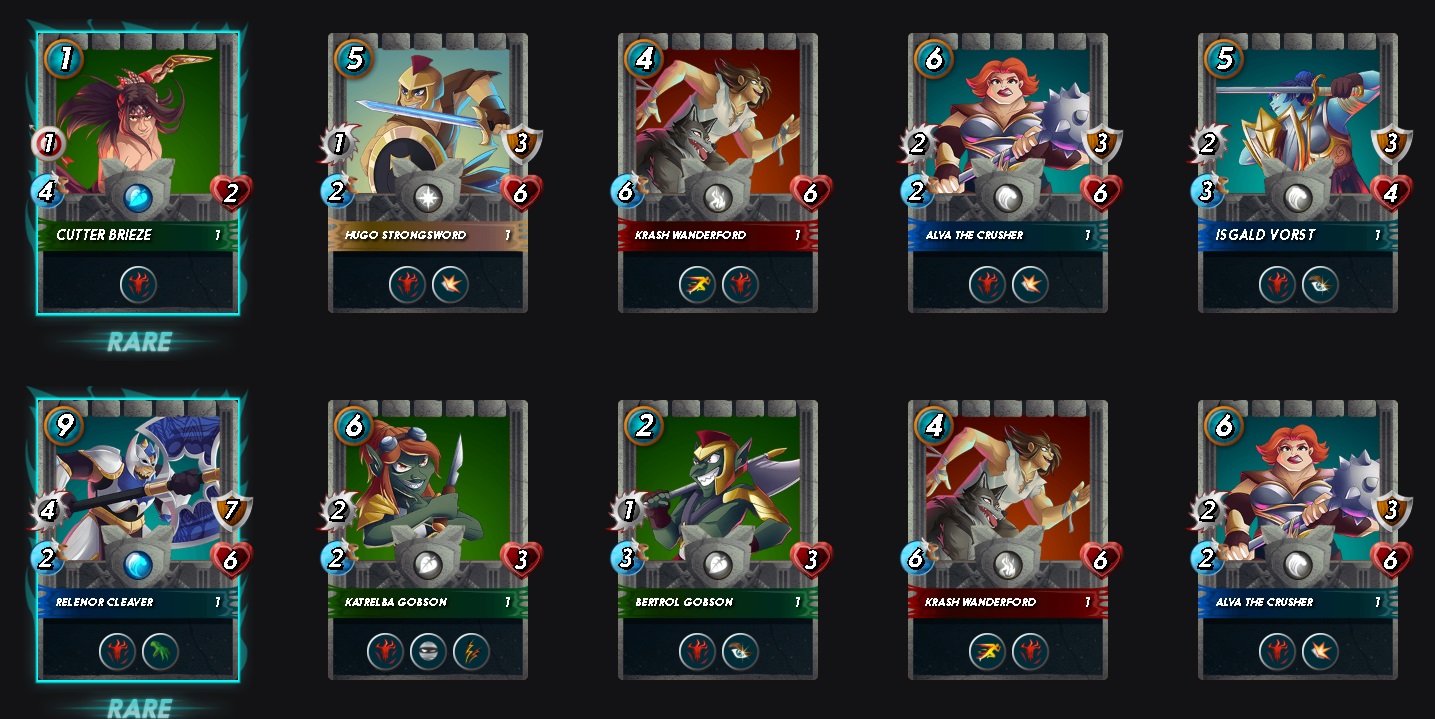The image size is (1435, 719).
Task: Click the eye ability icon on Bertrol Gobson
Action: click(740, 653)
